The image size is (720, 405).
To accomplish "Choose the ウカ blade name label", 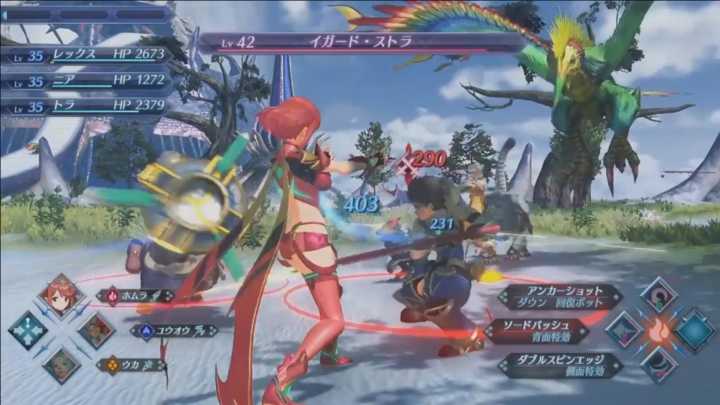I will [137, 365].
